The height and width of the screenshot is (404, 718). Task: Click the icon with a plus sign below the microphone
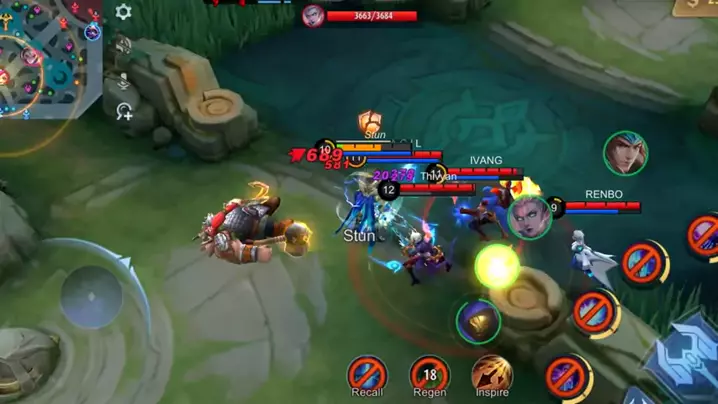tap(124, 111)
